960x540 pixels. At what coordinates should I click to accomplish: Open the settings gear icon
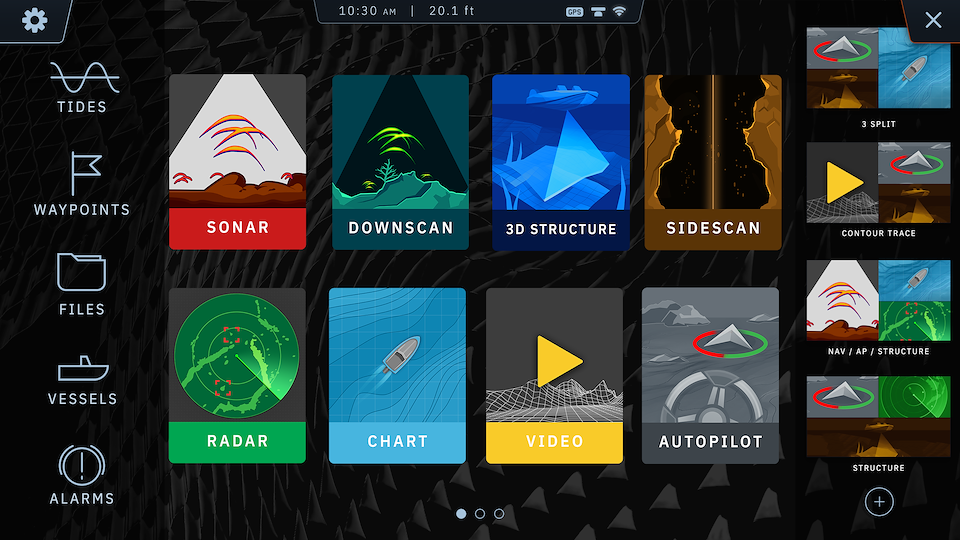[x=35, y=20]
